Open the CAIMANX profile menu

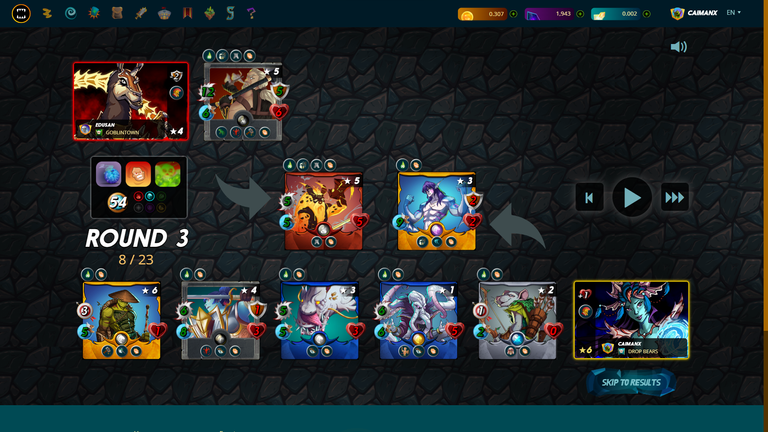(692, 13)
